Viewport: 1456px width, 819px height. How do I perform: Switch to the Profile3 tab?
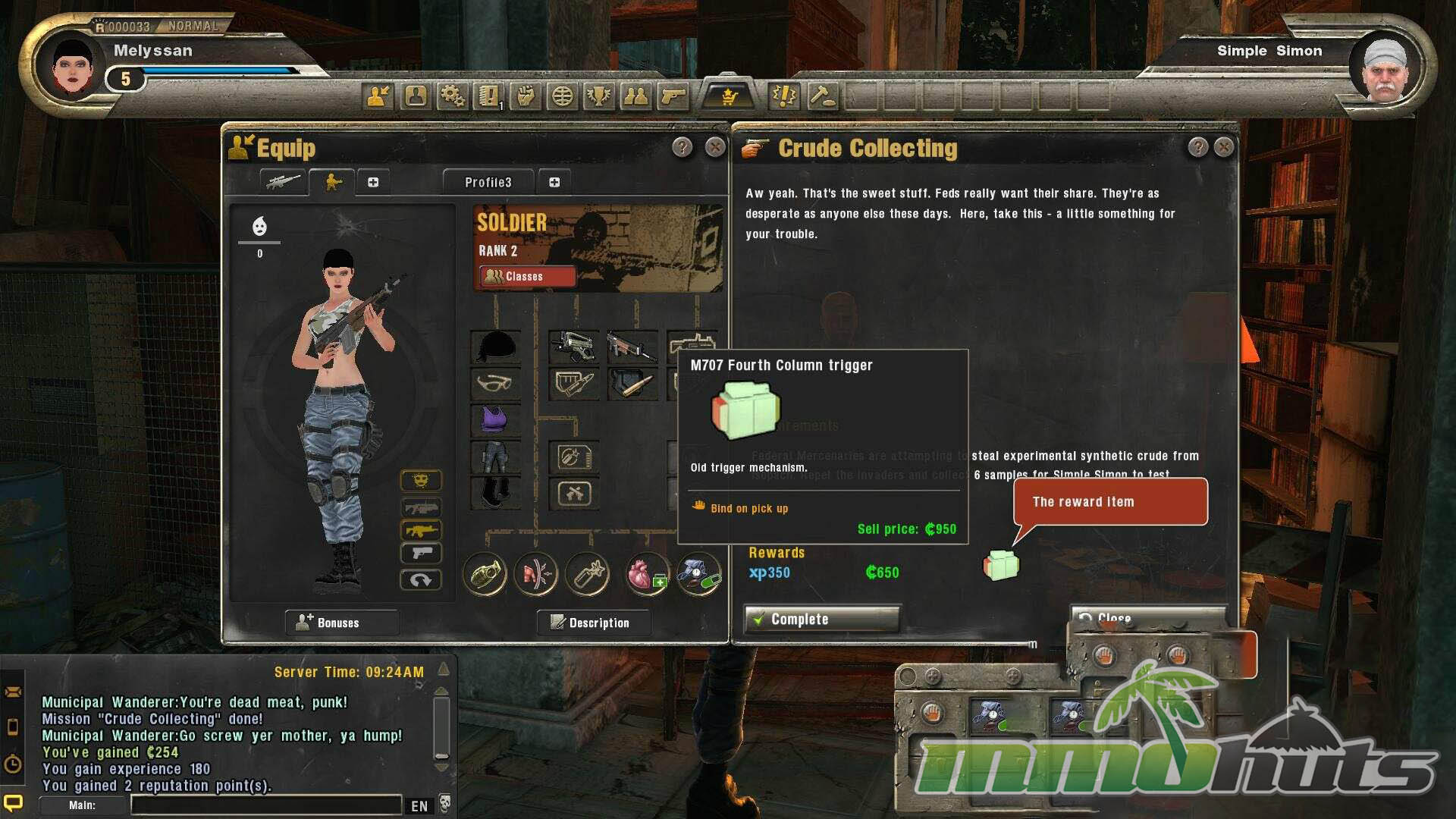(488, 183)
